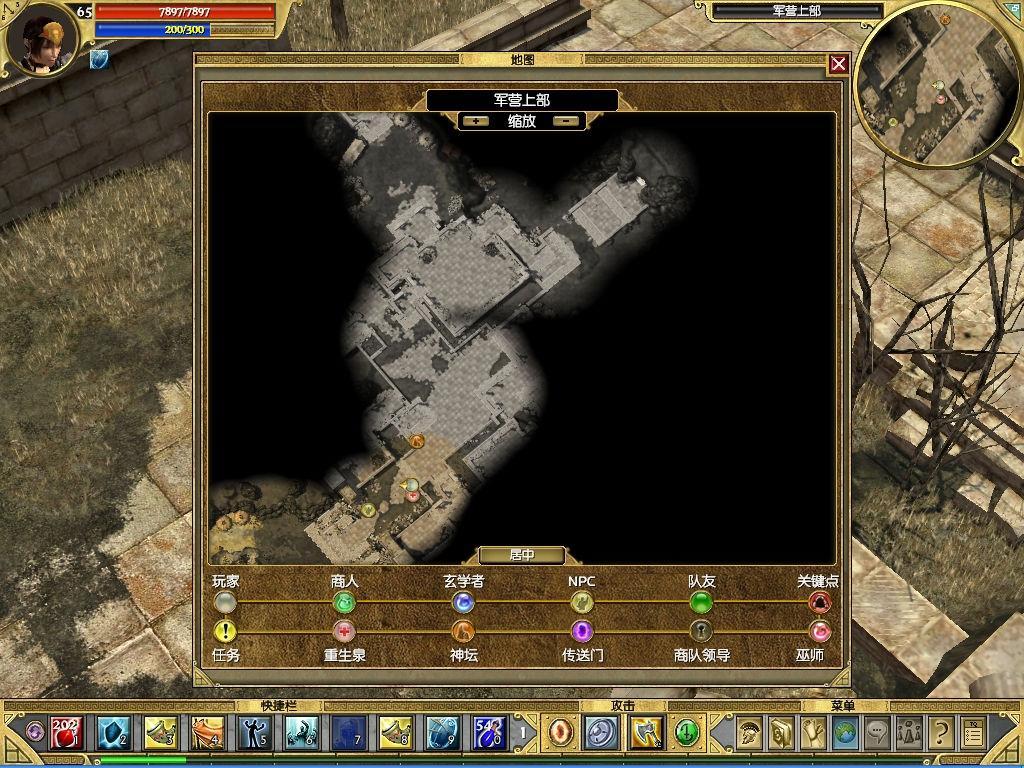Toggle the 任务 quest legend marker
Screen dimensions: 1024x768
(226, 631)
